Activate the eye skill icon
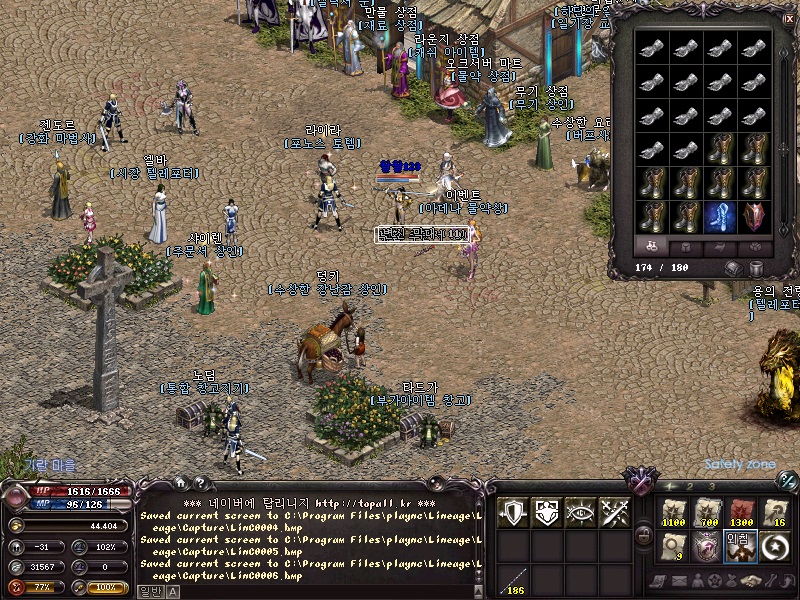Screen dimensions: 800x600 pyautogui.click(x=580, y=511)
